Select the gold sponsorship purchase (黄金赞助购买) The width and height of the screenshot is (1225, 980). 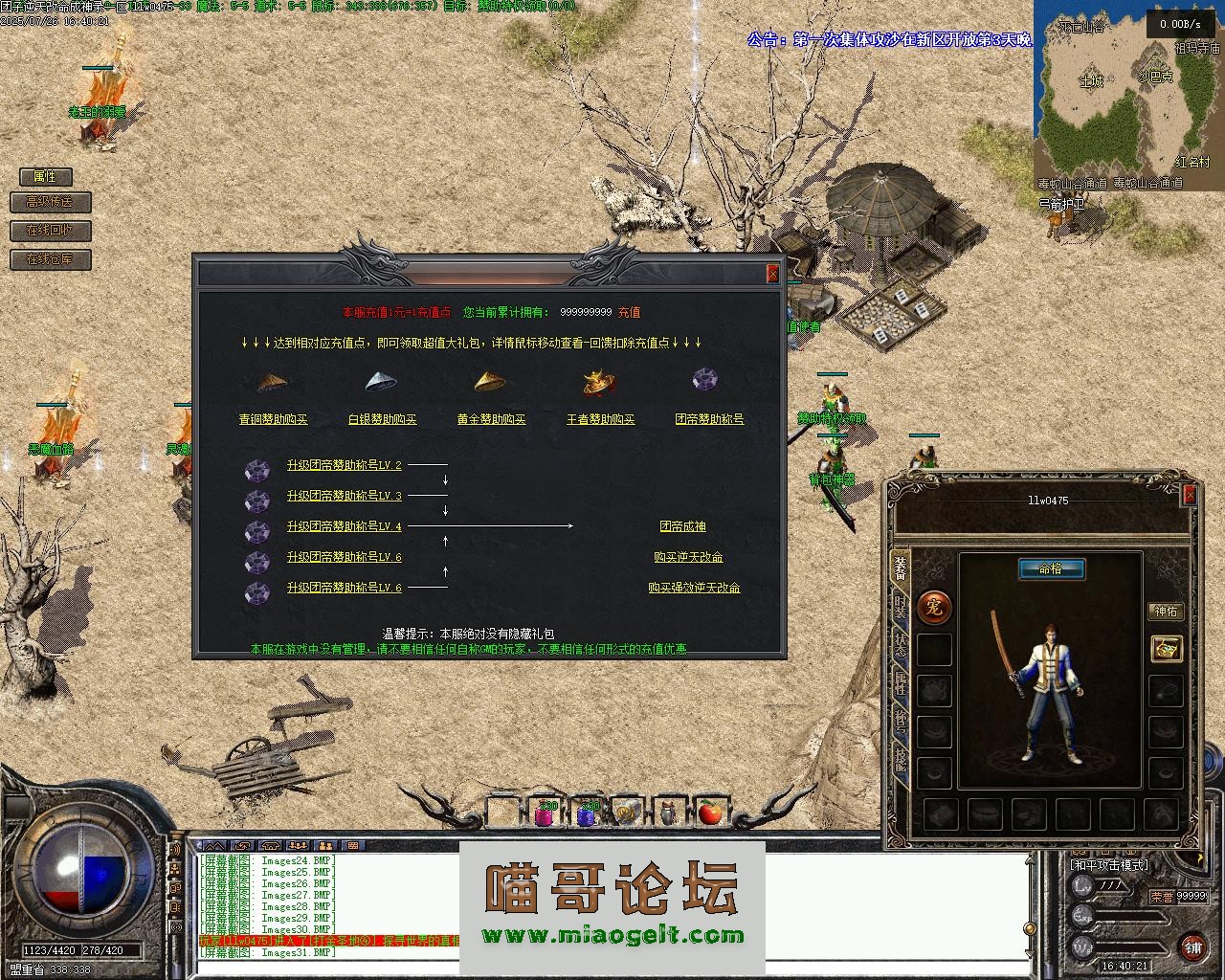[492, 419]
